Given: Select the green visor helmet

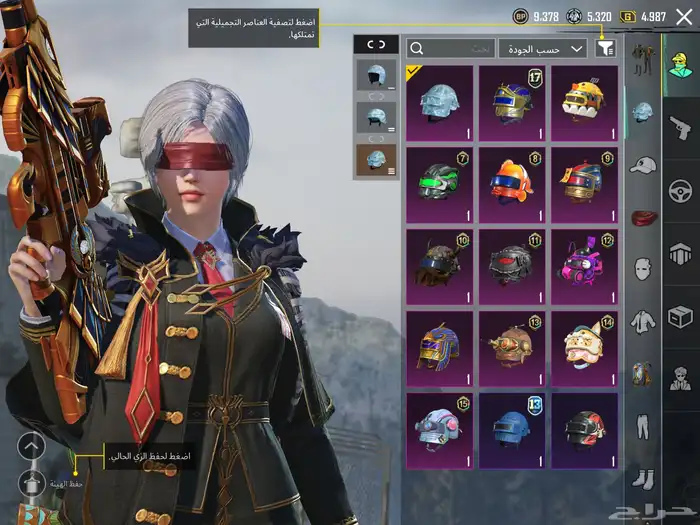Looking at the screenshot, I should click(x=440, y=184).
